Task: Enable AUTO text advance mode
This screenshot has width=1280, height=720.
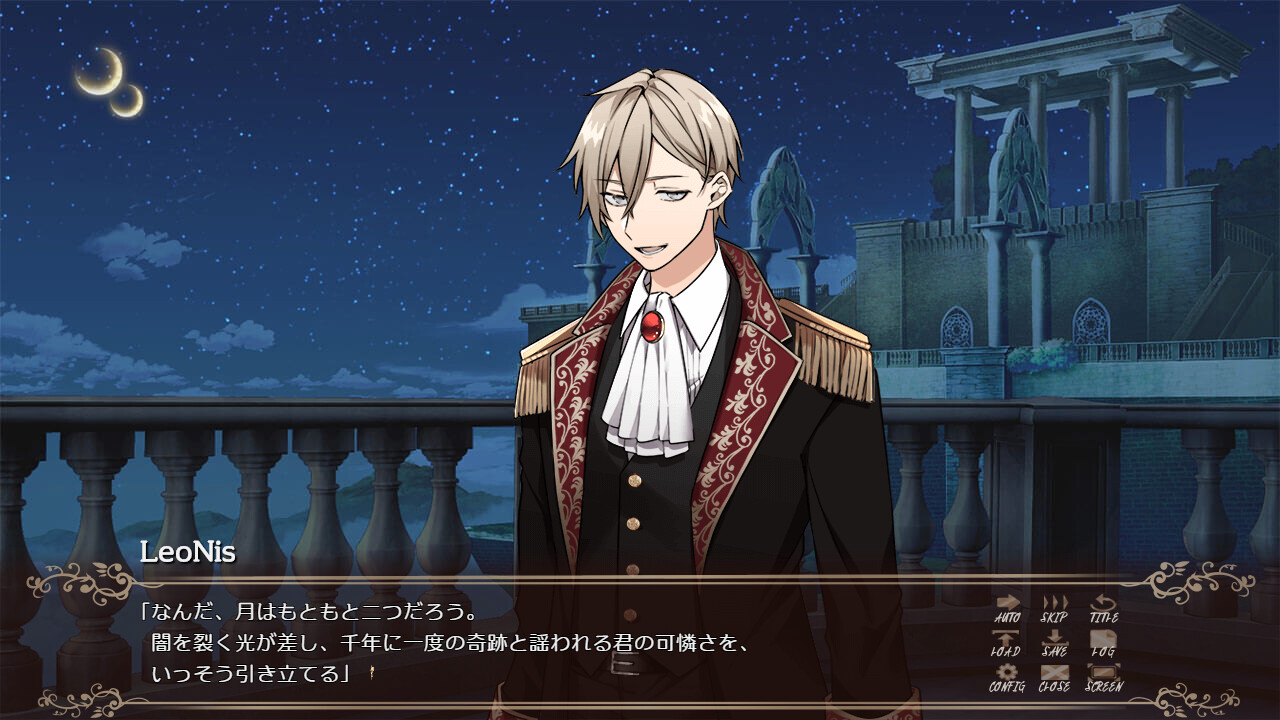Action: (x=1007, y=608)
